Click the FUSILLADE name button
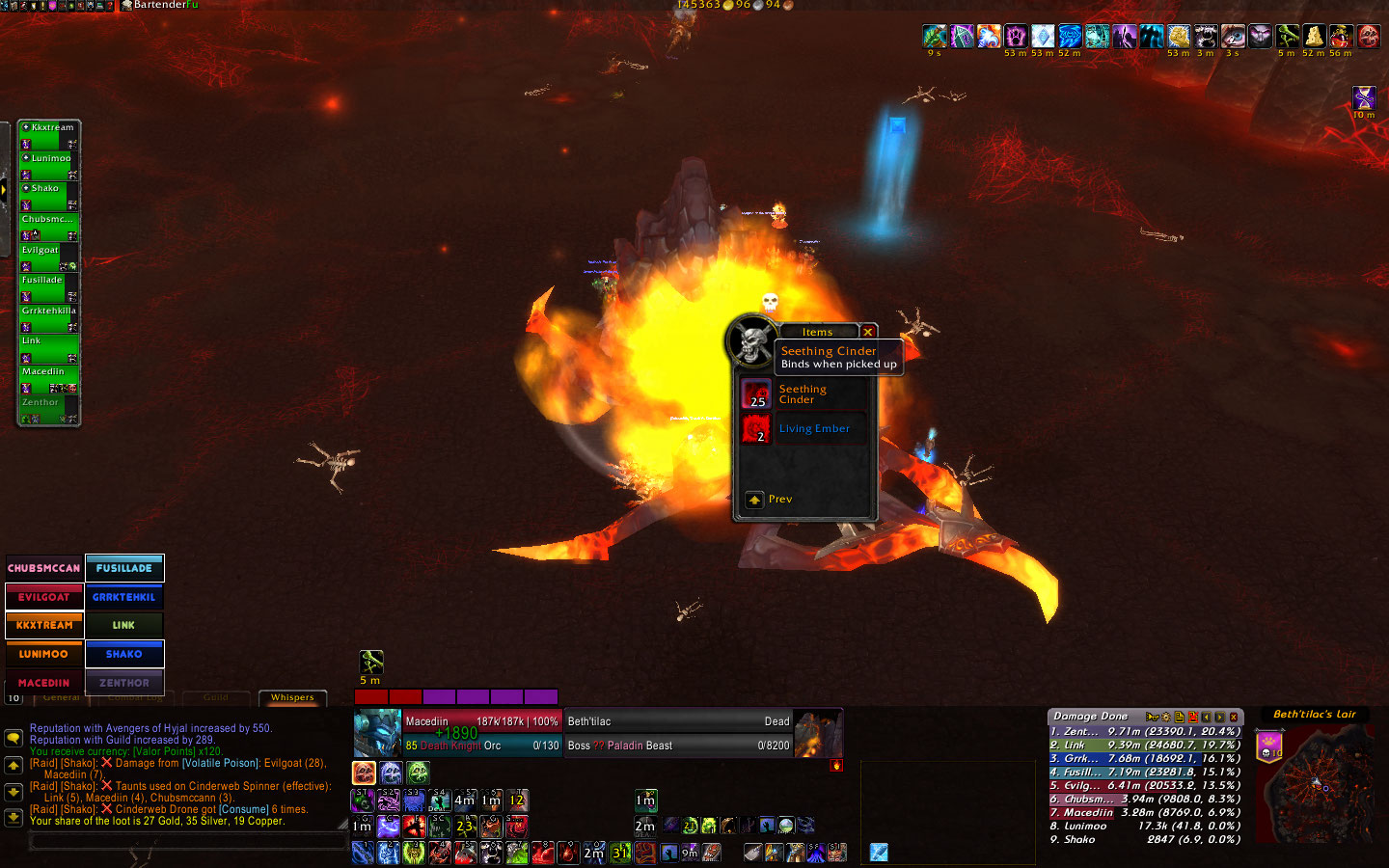Viewport: 1389px width, 868px height. [124, 568]
